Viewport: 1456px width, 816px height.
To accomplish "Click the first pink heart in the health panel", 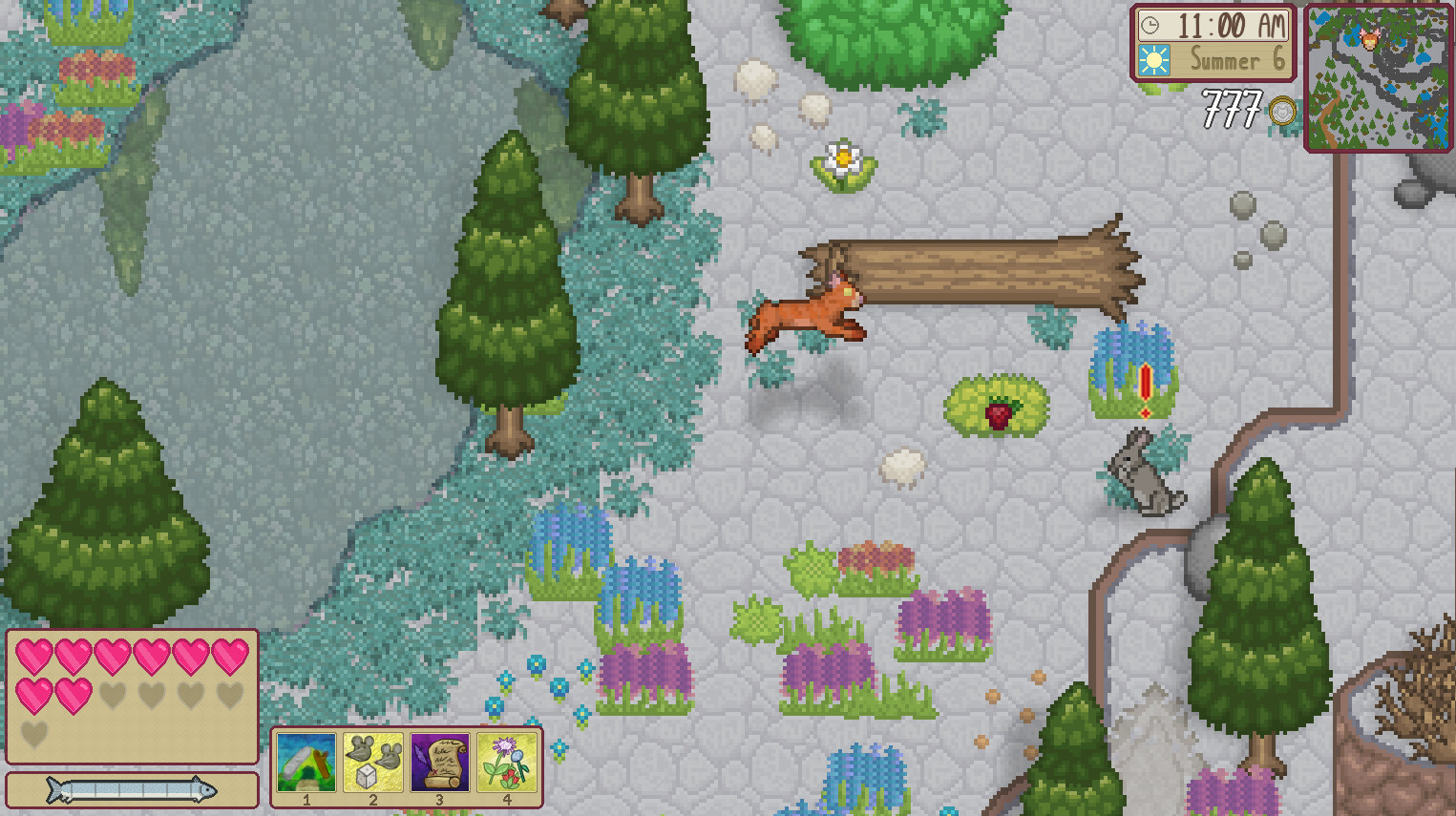I will [35, 655].
